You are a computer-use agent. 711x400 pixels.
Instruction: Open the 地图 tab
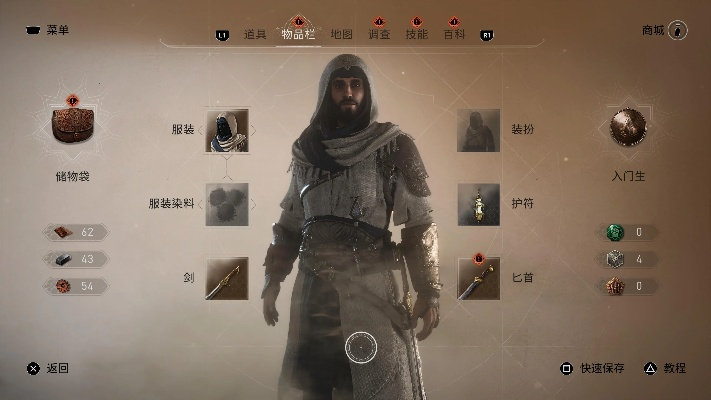pos(341,34)
